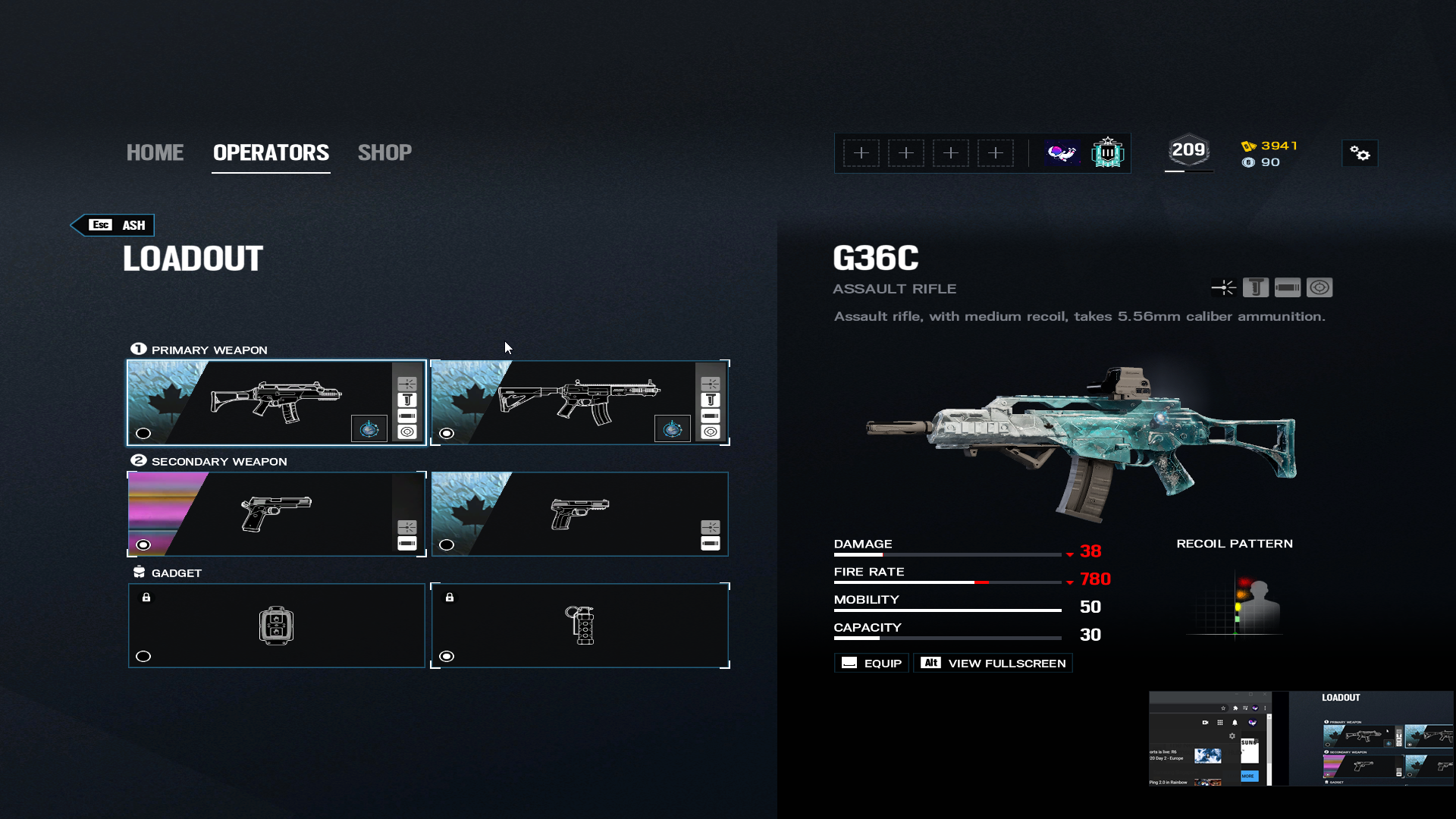This screenshot has height=819, width=1456.
Task: Open the teal ranked emblem icon
Action: pyautogui.click(x=1107, y=153)
